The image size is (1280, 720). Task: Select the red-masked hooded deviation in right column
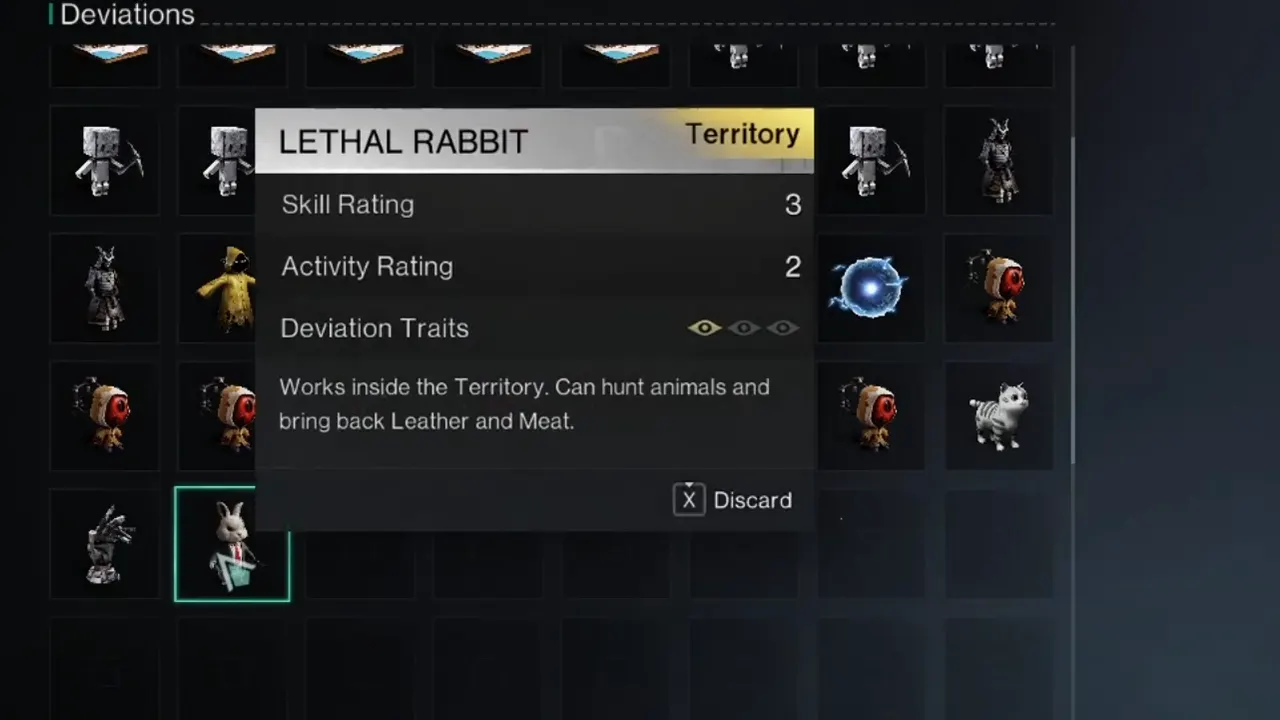tap(998, 287)
